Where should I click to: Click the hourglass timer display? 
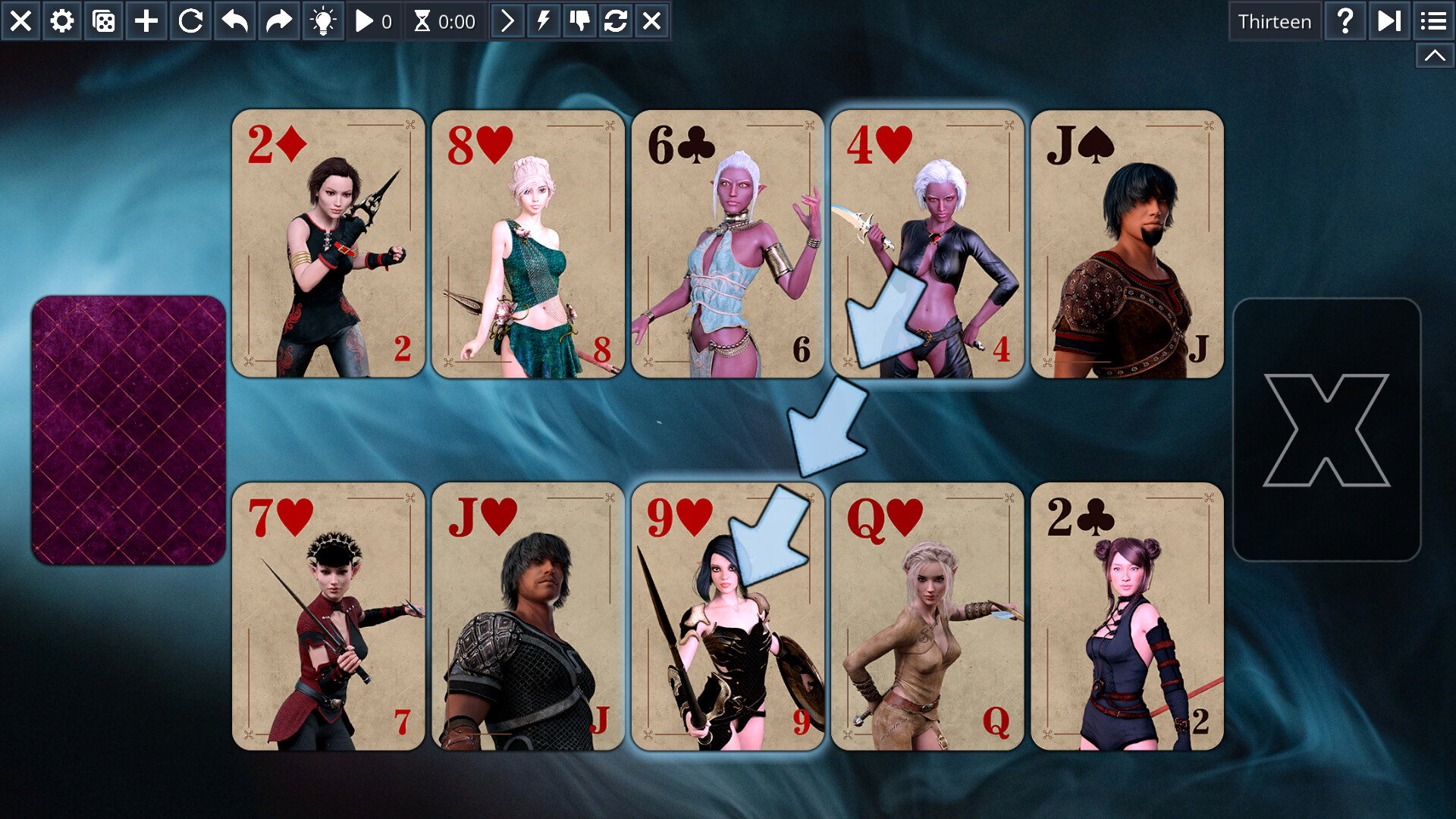(444, 21)
